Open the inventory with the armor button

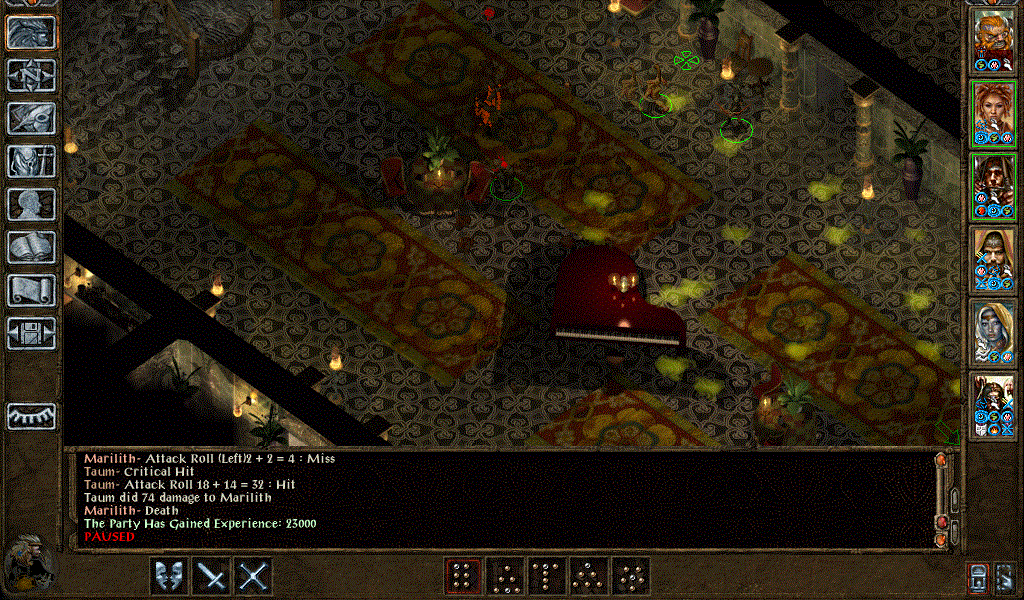[x=32, y=161]
